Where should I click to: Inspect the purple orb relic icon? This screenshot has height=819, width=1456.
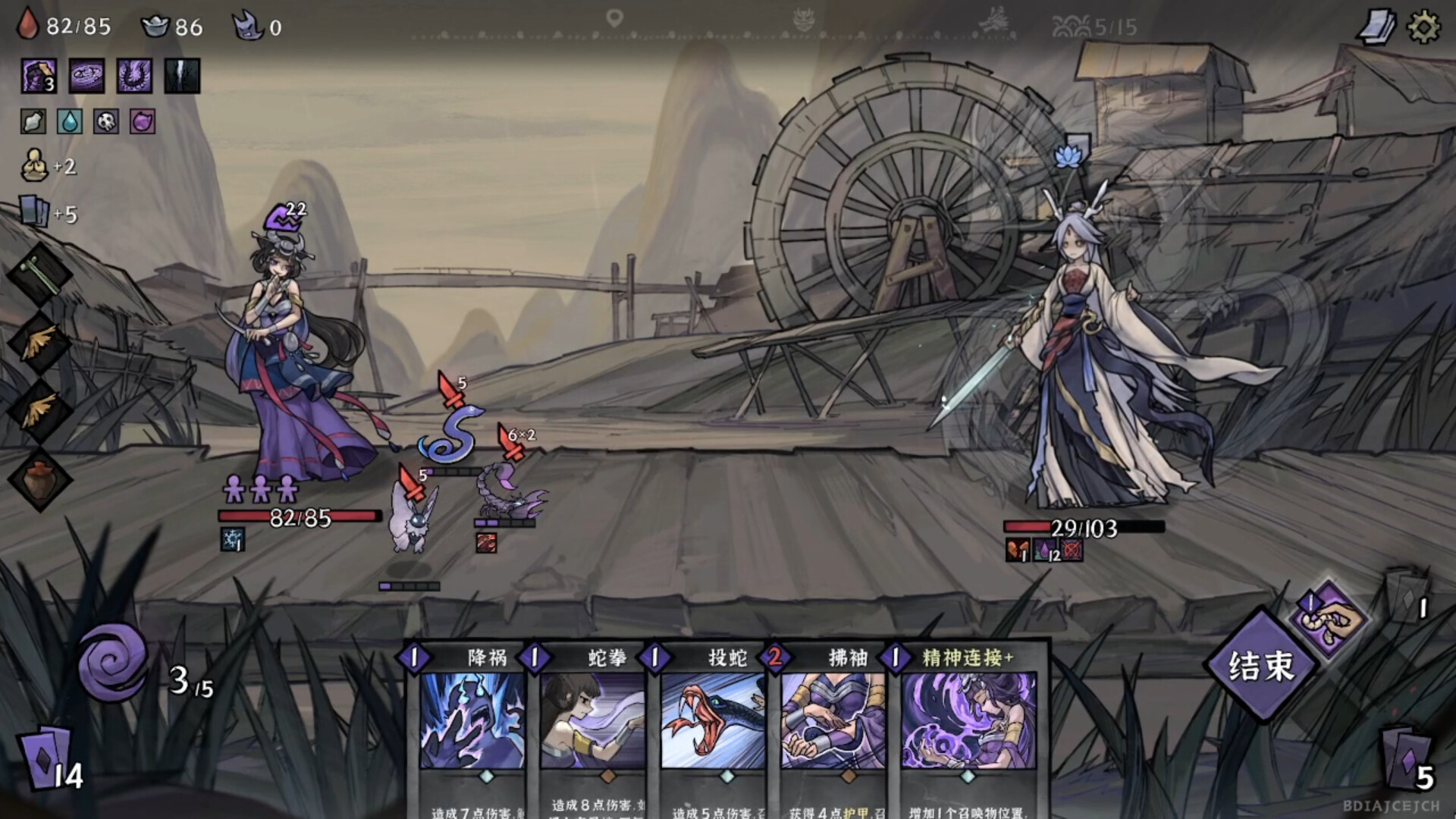coord(143,121)
